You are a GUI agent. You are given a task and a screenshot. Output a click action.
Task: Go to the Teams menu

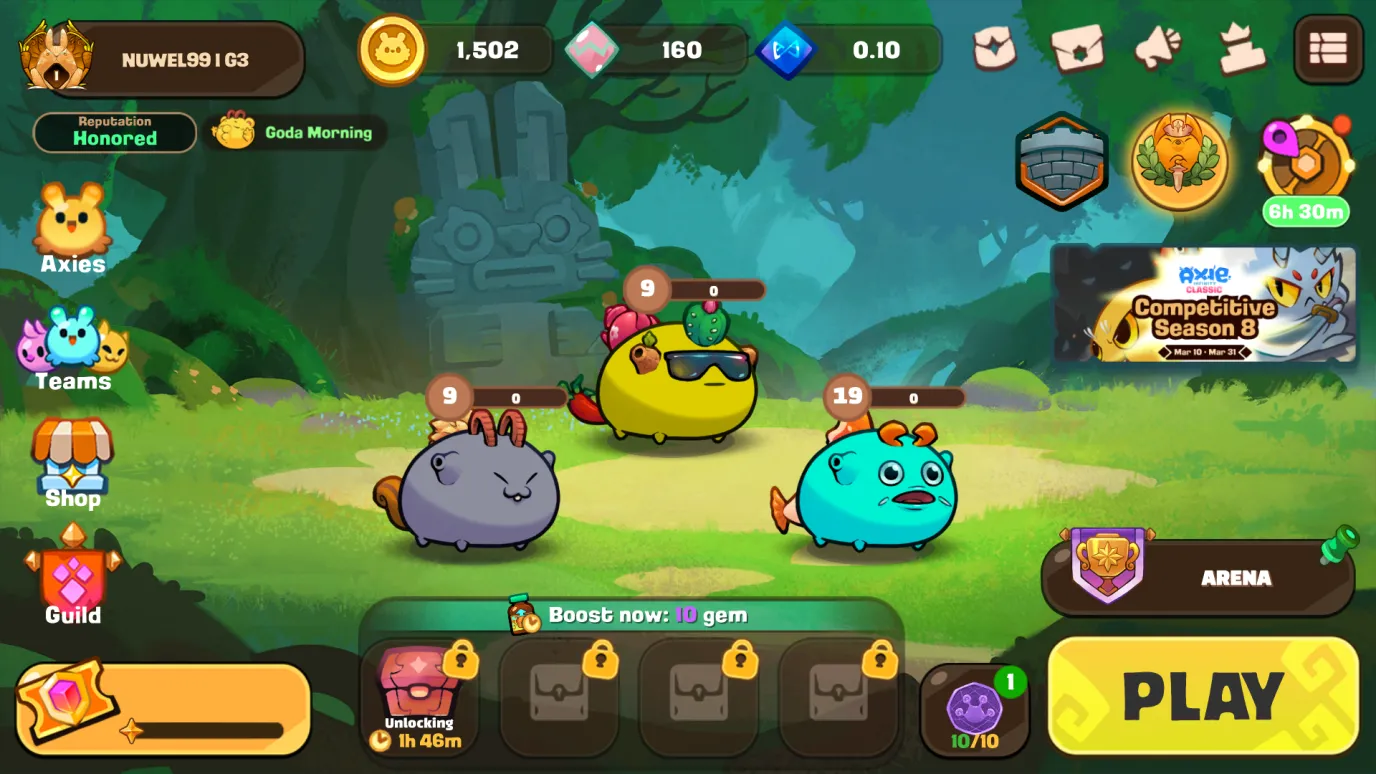(73, 349)
